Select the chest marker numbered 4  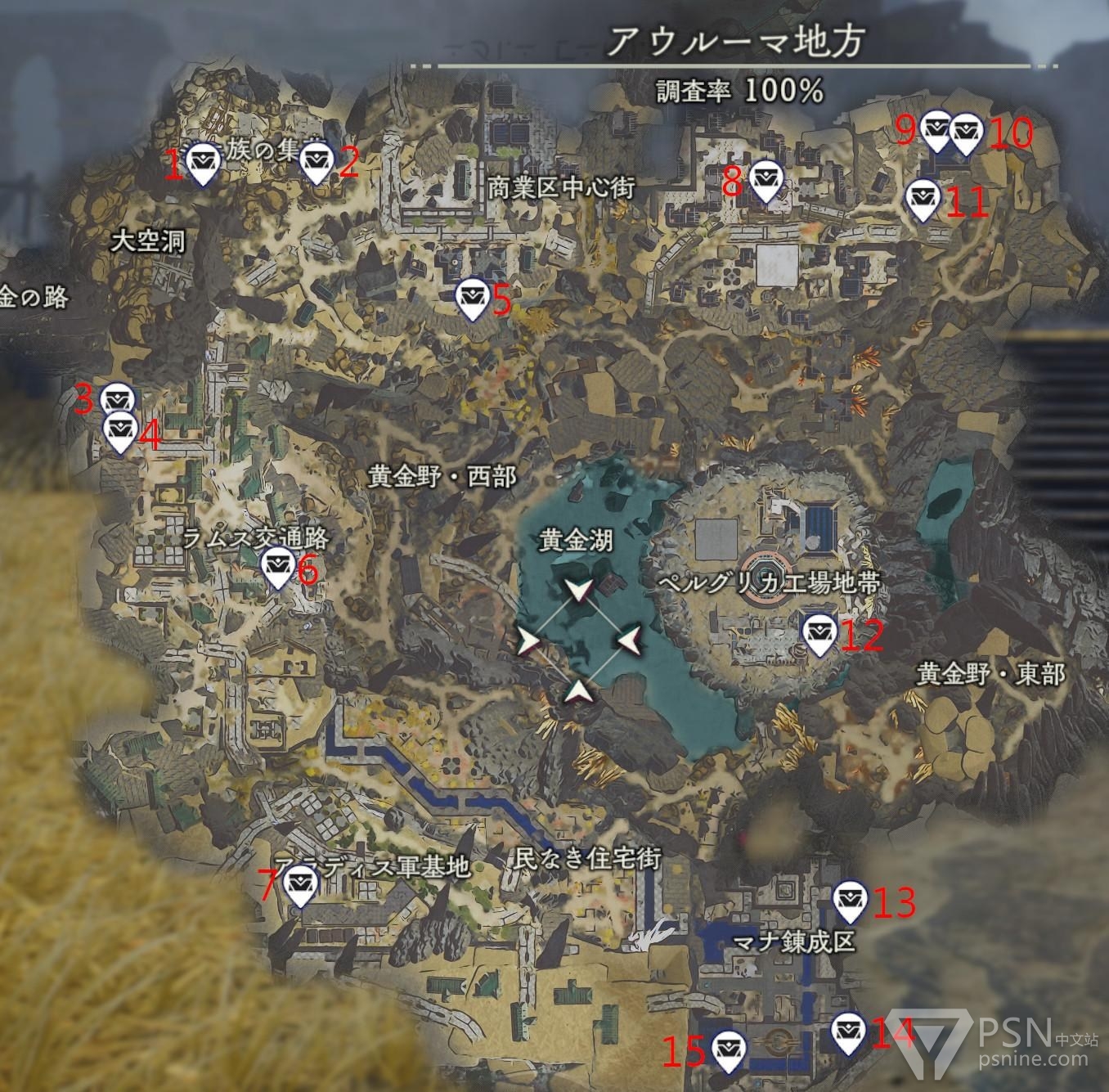[x=121, y=429]
